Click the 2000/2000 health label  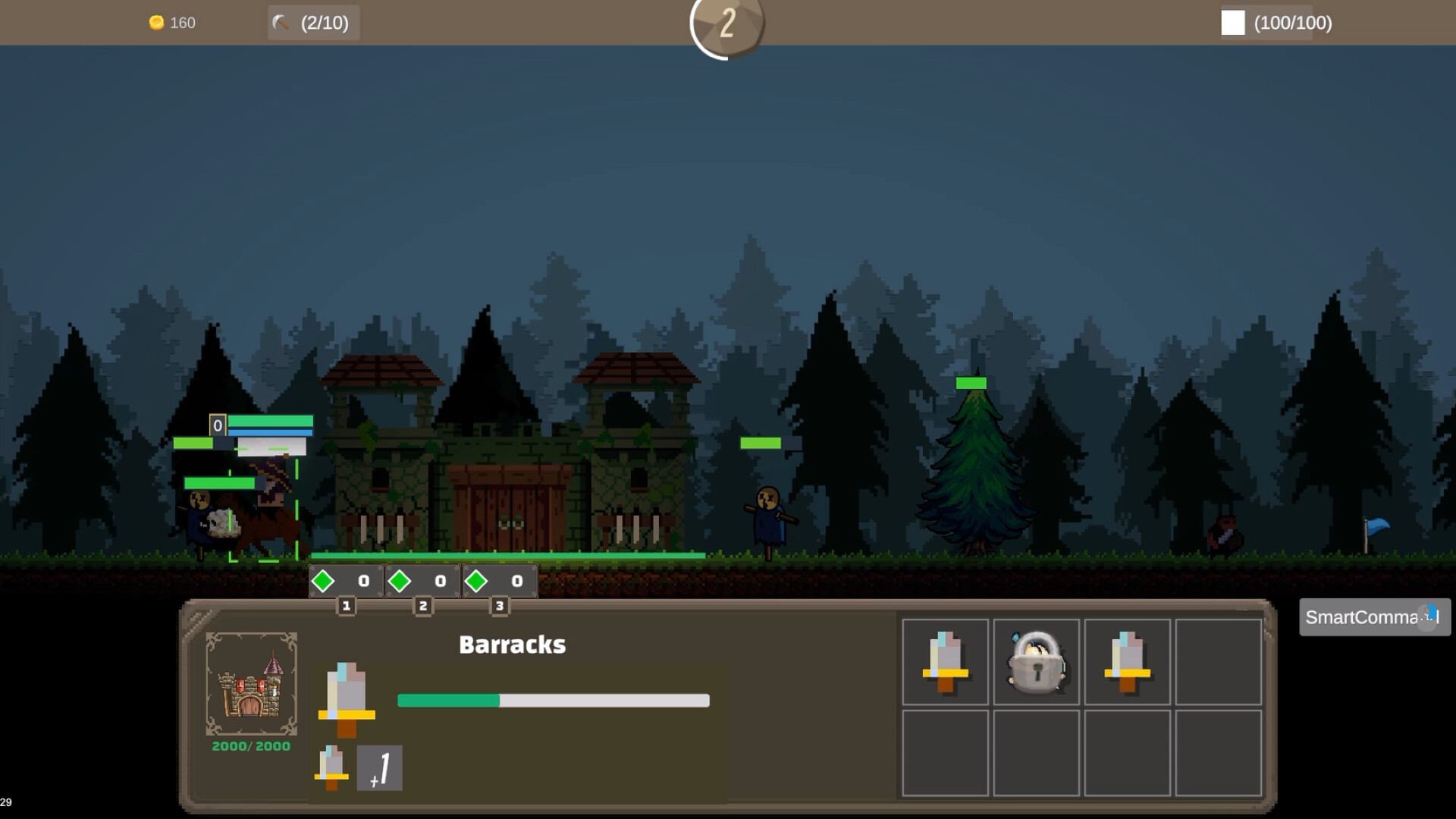pyautogui.click(x=250, y=745)
